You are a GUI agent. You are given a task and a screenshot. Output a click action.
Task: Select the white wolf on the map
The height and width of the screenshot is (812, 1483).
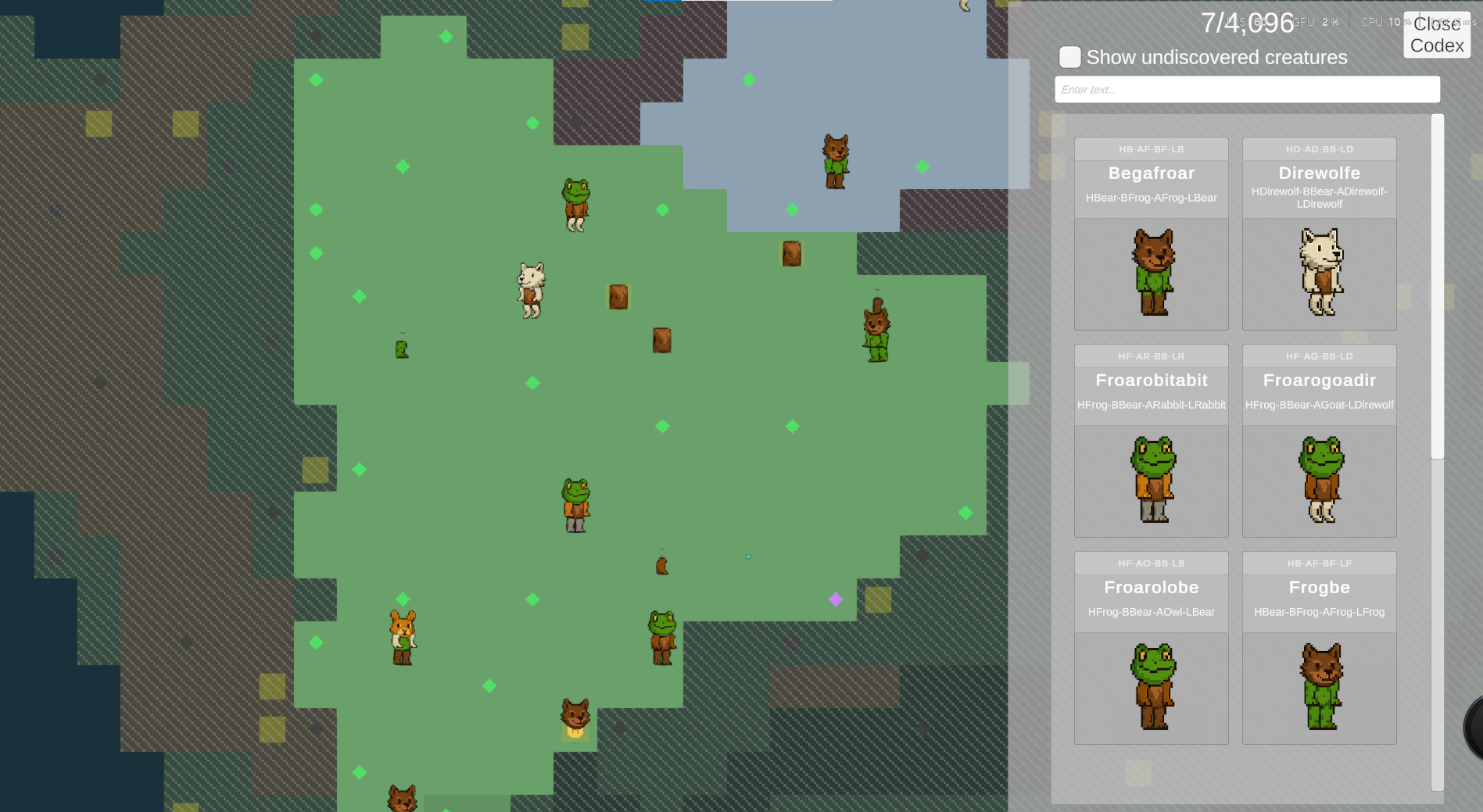click(531, 289)
